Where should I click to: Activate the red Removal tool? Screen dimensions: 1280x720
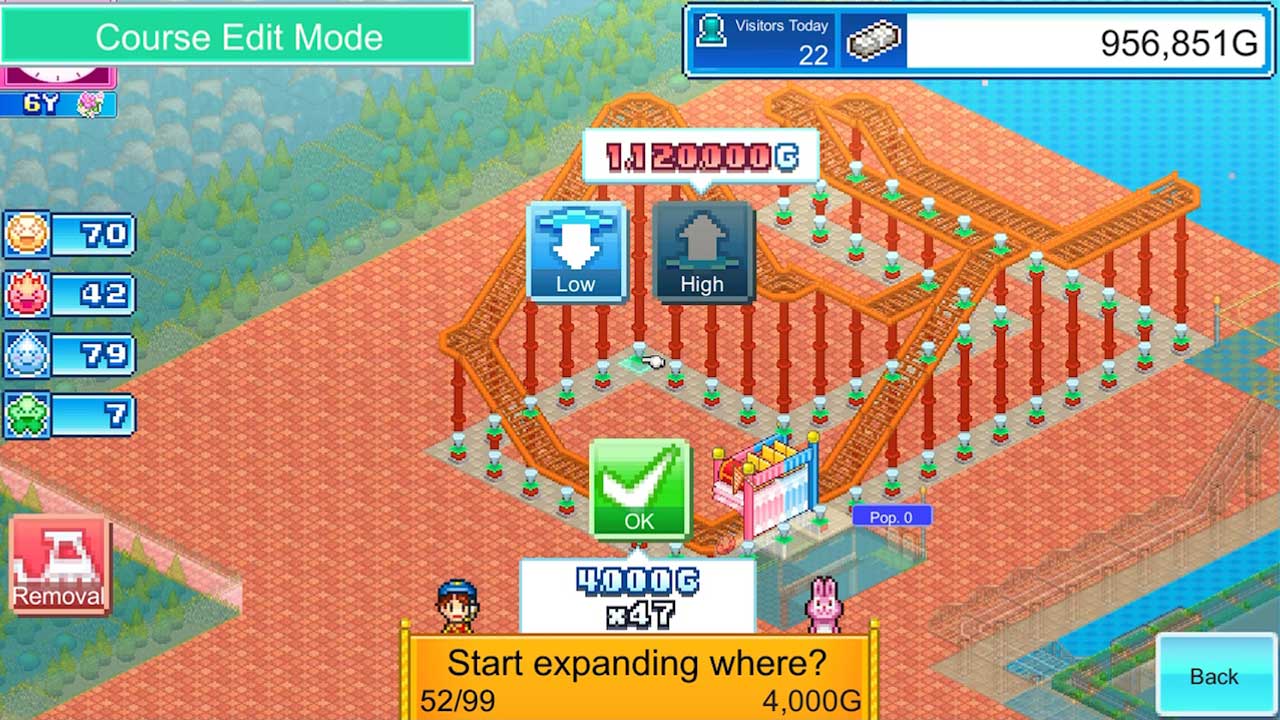(59, 564)
